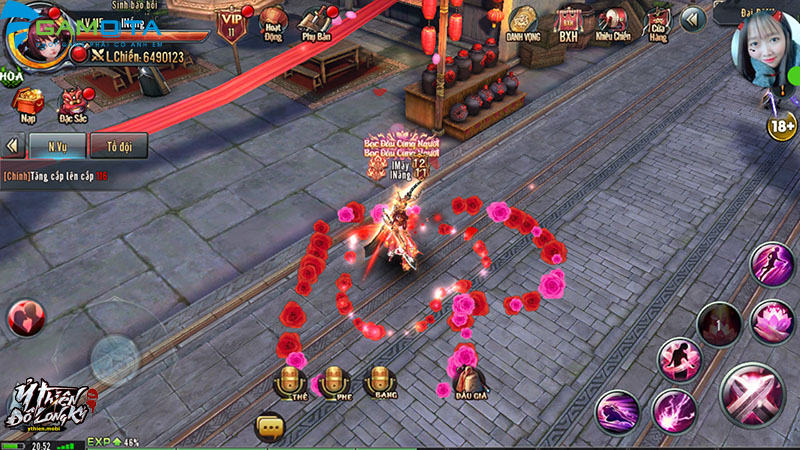Open the Cửa Hàng shop
The image size is (800, 450).
point(658,24)
